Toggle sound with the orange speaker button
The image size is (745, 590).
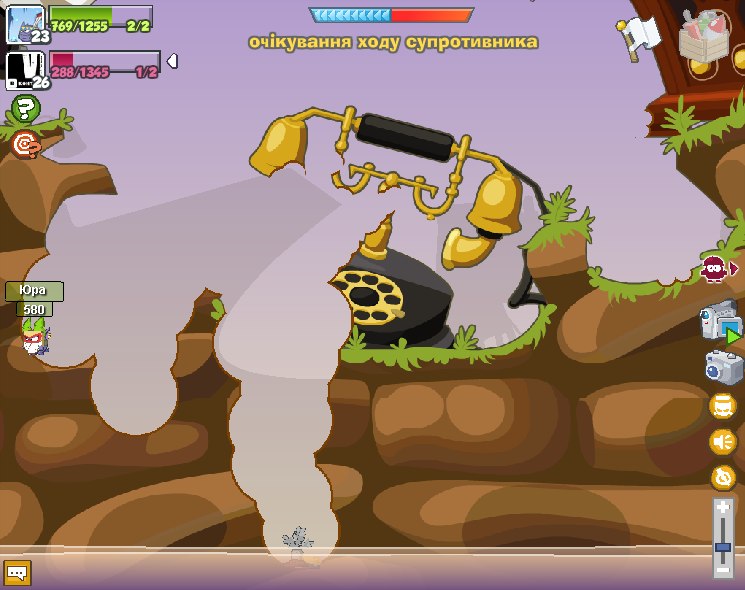tap(722, 441)
